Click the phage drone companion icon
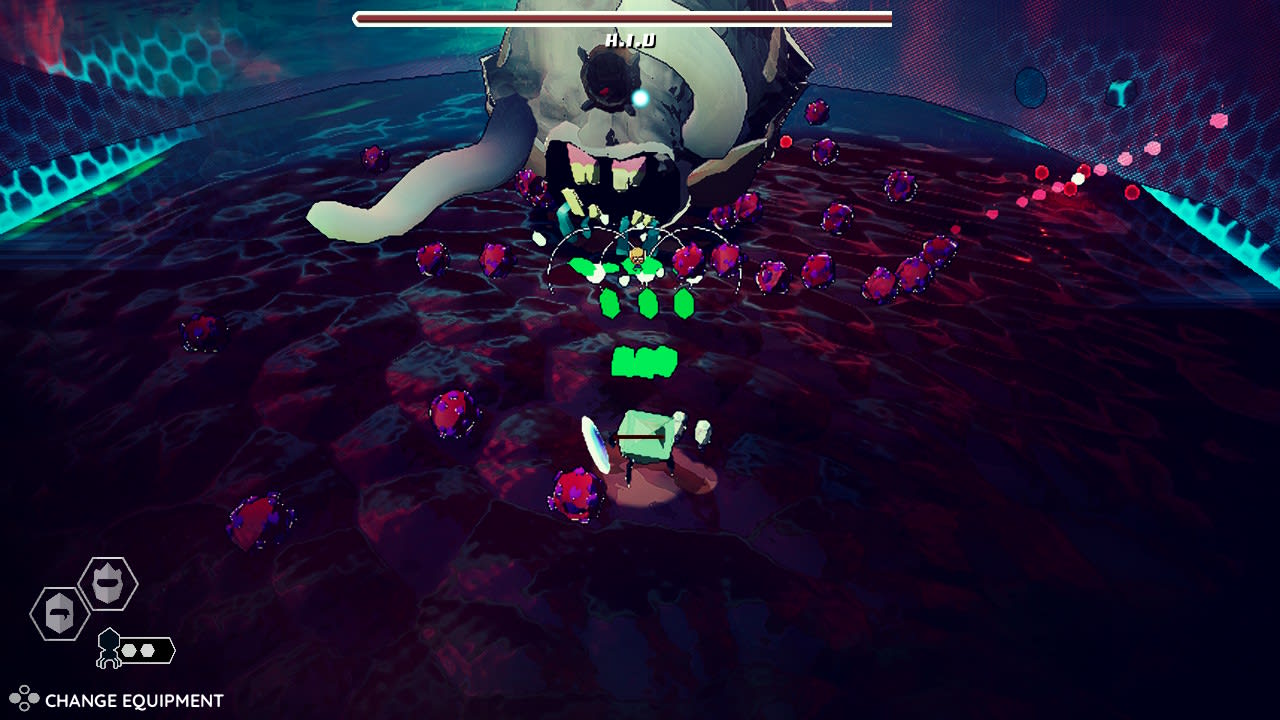This screenshot has height=720, width=1280. [x=108, y=648]
